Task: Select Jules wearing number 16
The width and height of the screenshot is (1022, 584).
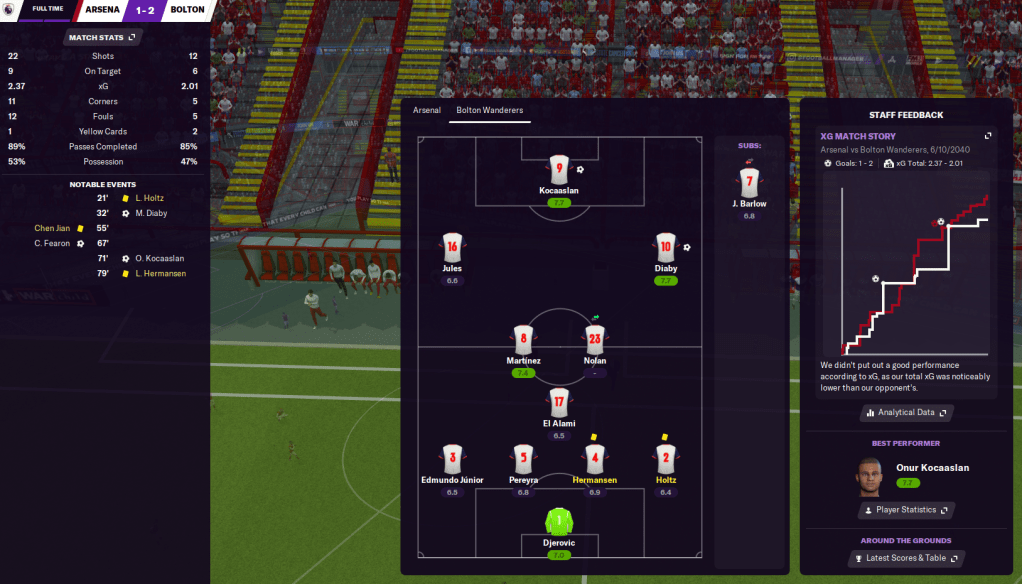Action: 452,249
